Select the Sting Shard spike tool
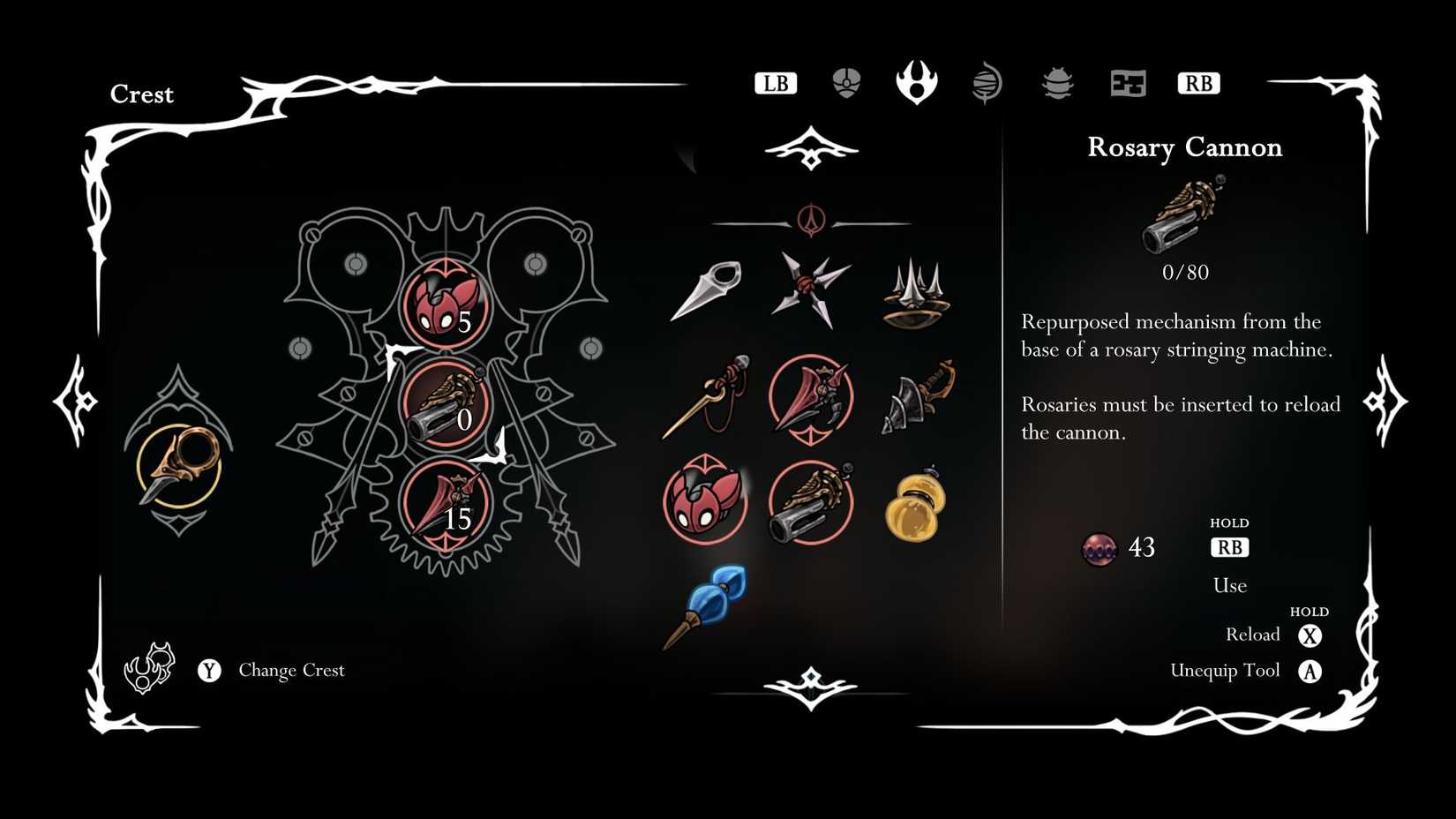The height and width of the screenshot is (819, 1456). 913,293
